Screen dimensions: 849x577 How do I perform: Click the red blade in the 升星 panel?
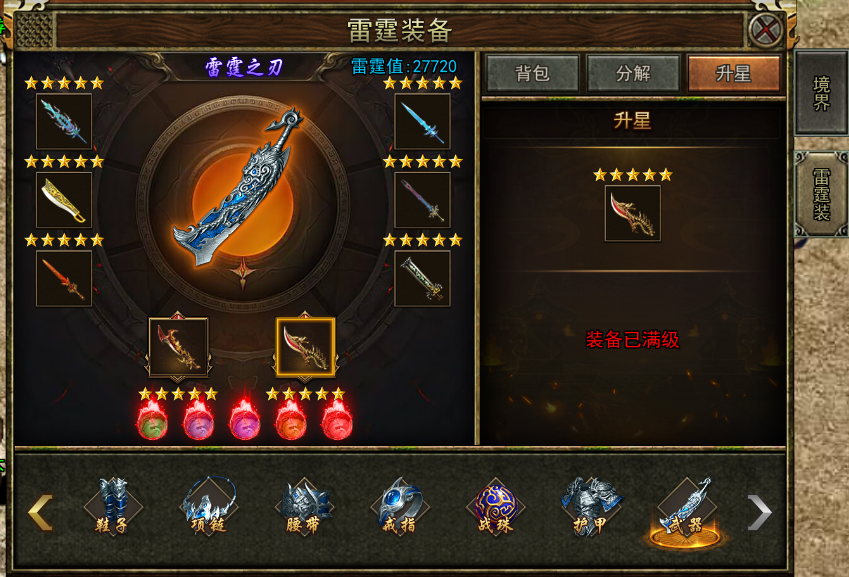(632, 213)
